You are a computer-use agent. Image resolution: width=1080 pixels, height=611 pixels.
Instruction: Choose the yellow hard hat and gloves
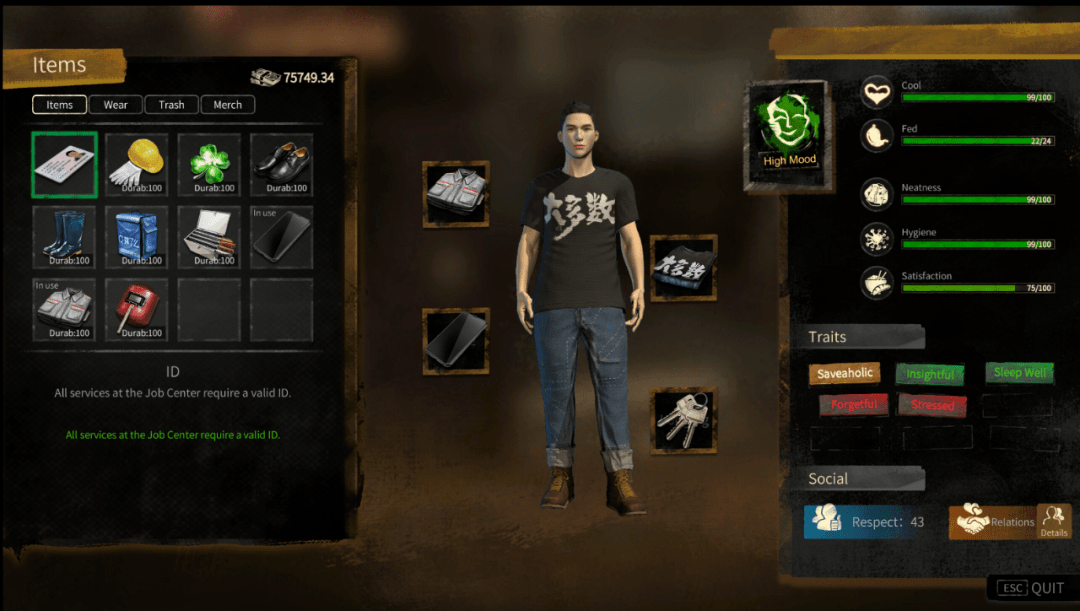pos(137,165)
